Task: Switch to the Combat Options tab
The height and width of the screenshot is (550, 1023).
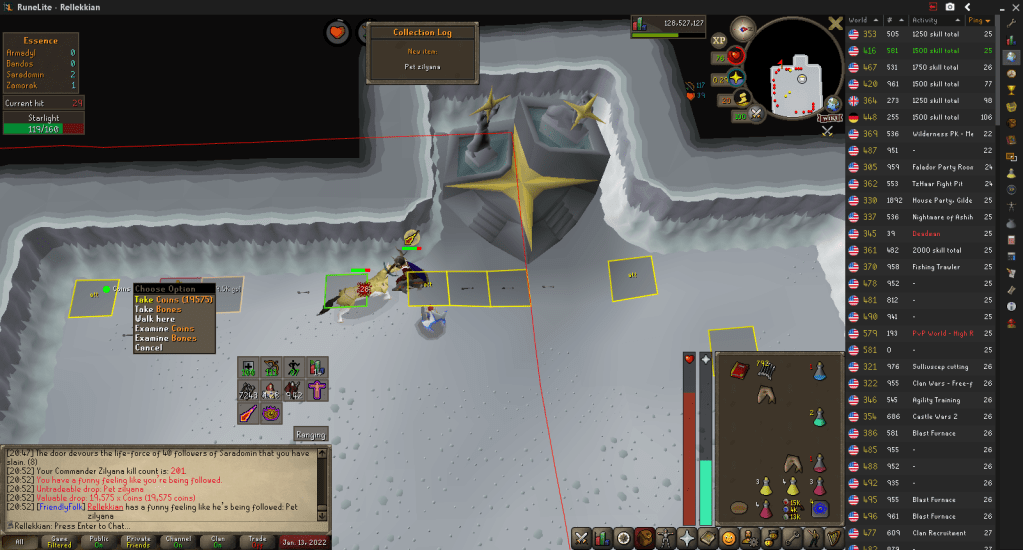Action: click(579, 539)
